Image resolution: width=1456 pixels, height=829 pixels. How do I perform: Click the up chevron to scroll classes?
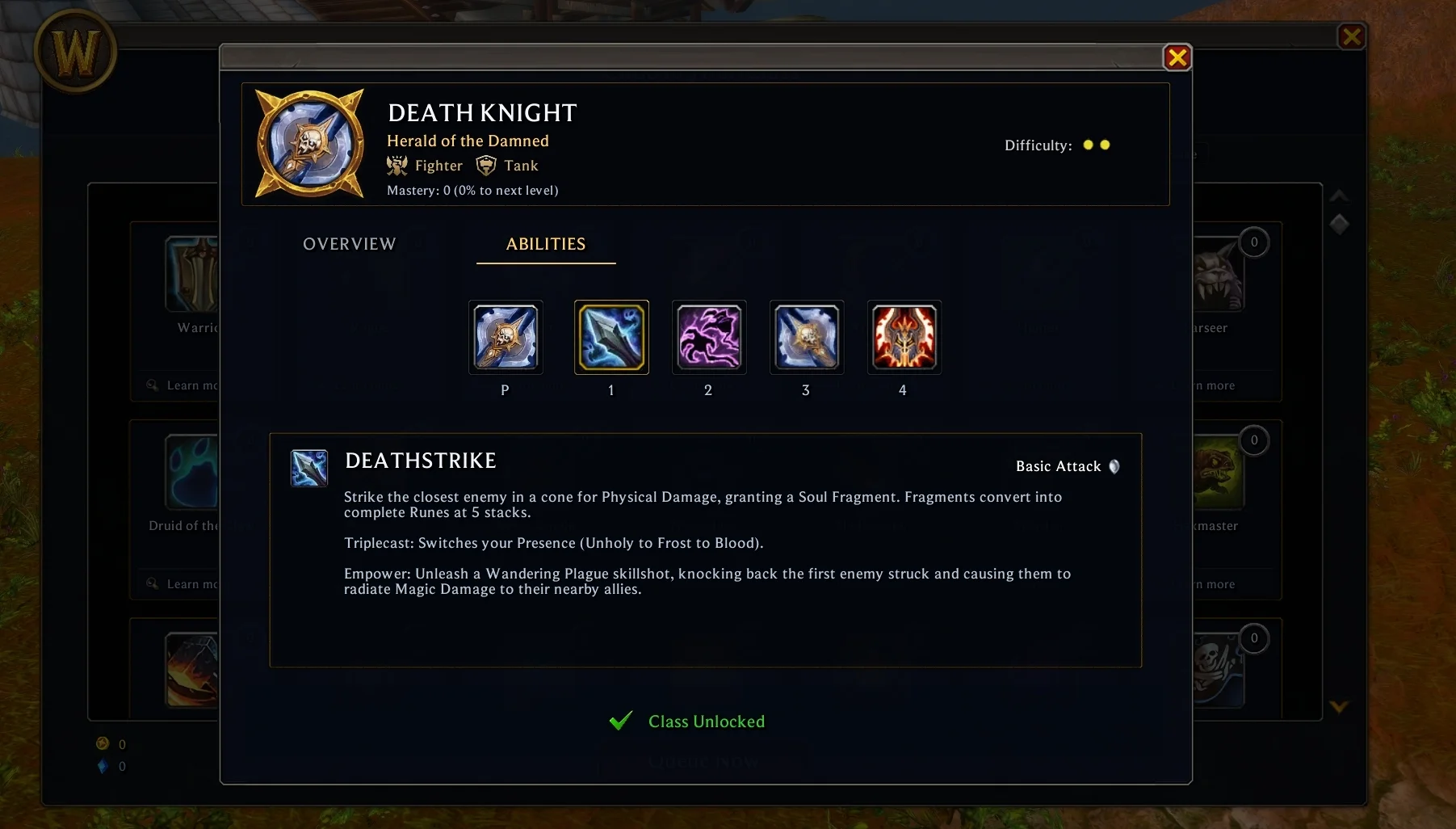click(1339, 196)
